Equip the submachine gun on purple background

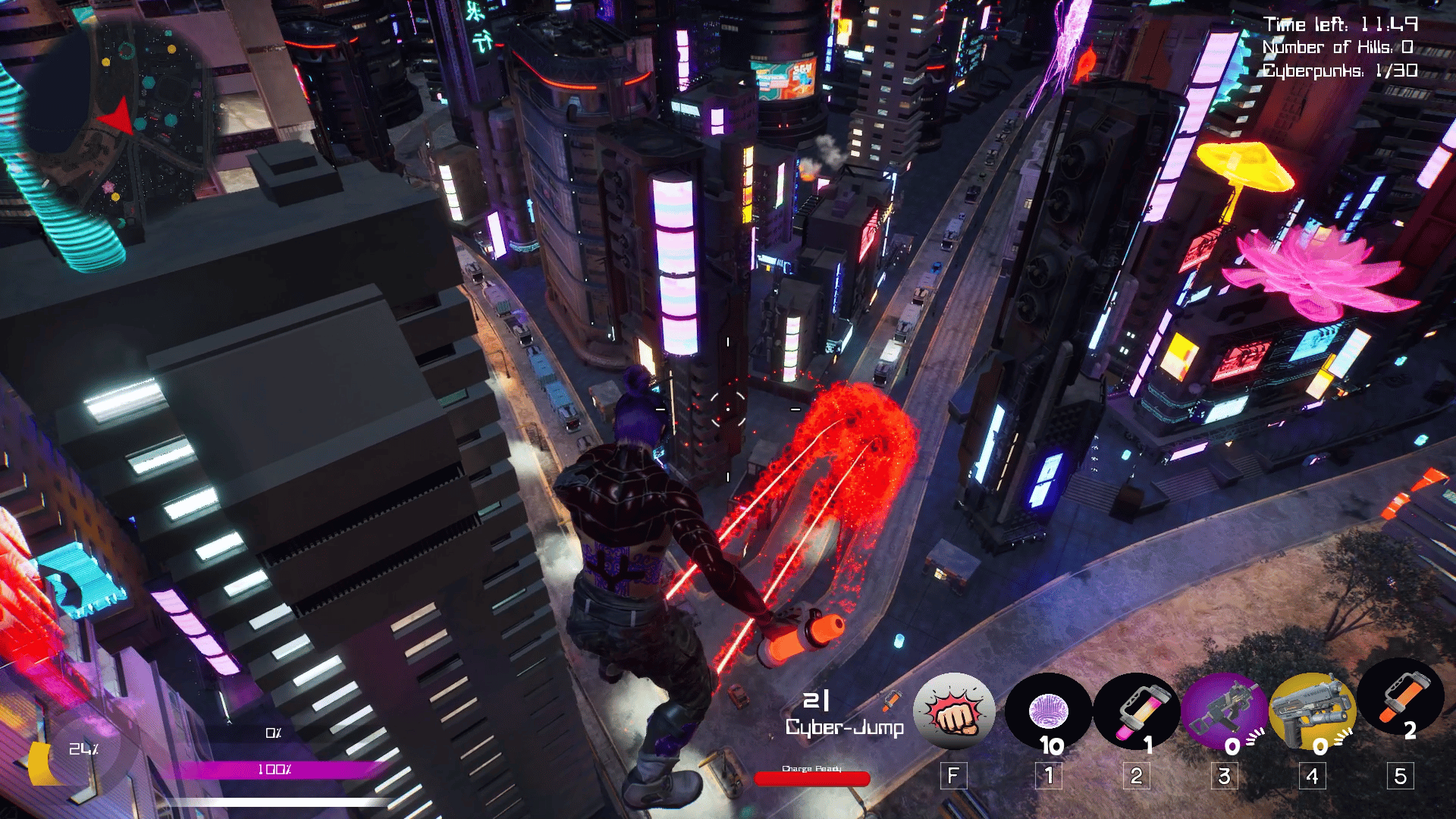[1224, 713]
